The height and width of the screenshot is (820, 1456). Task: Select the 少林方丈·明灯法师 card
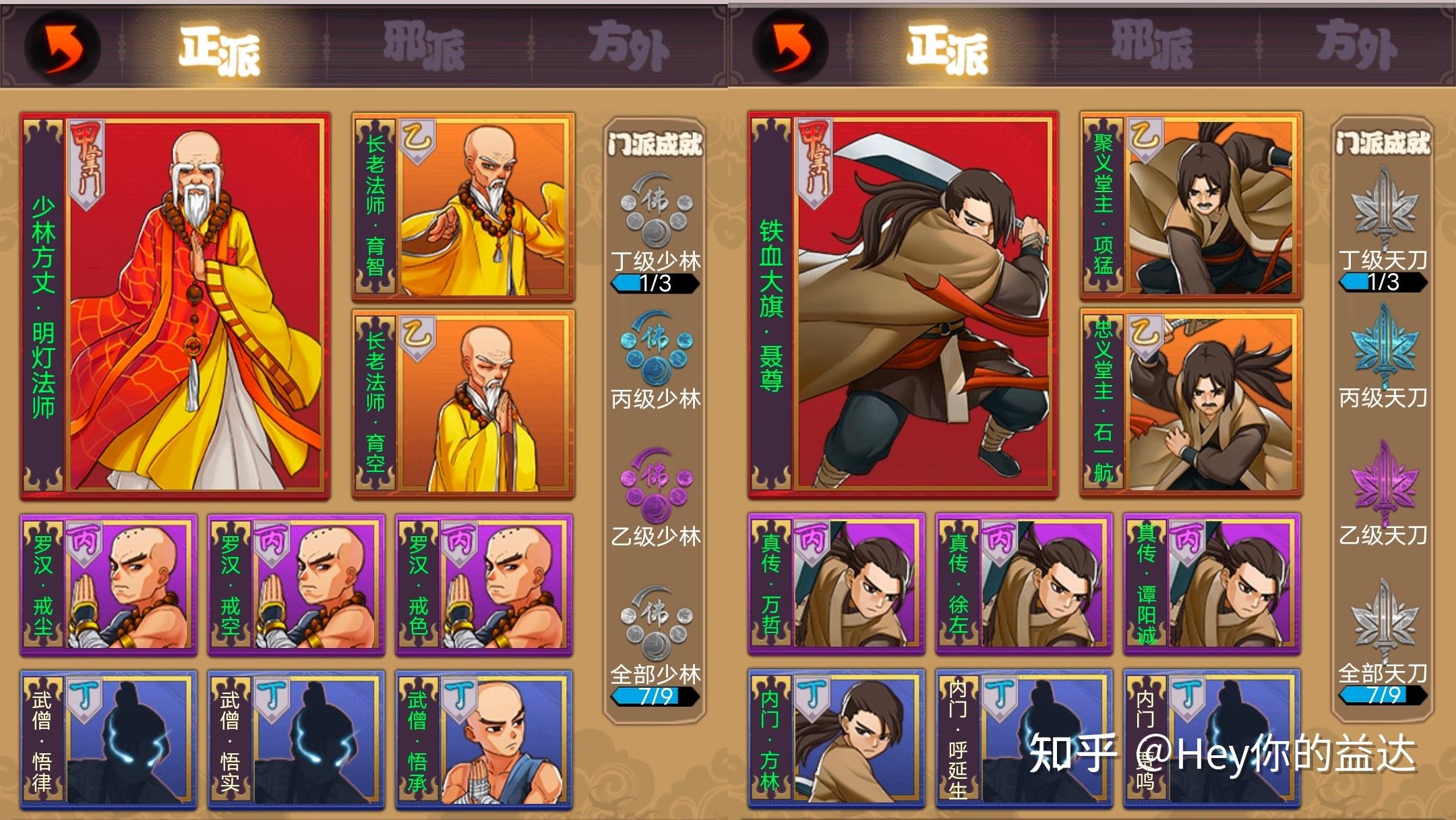pyautogui.click(x=175, y=307)
